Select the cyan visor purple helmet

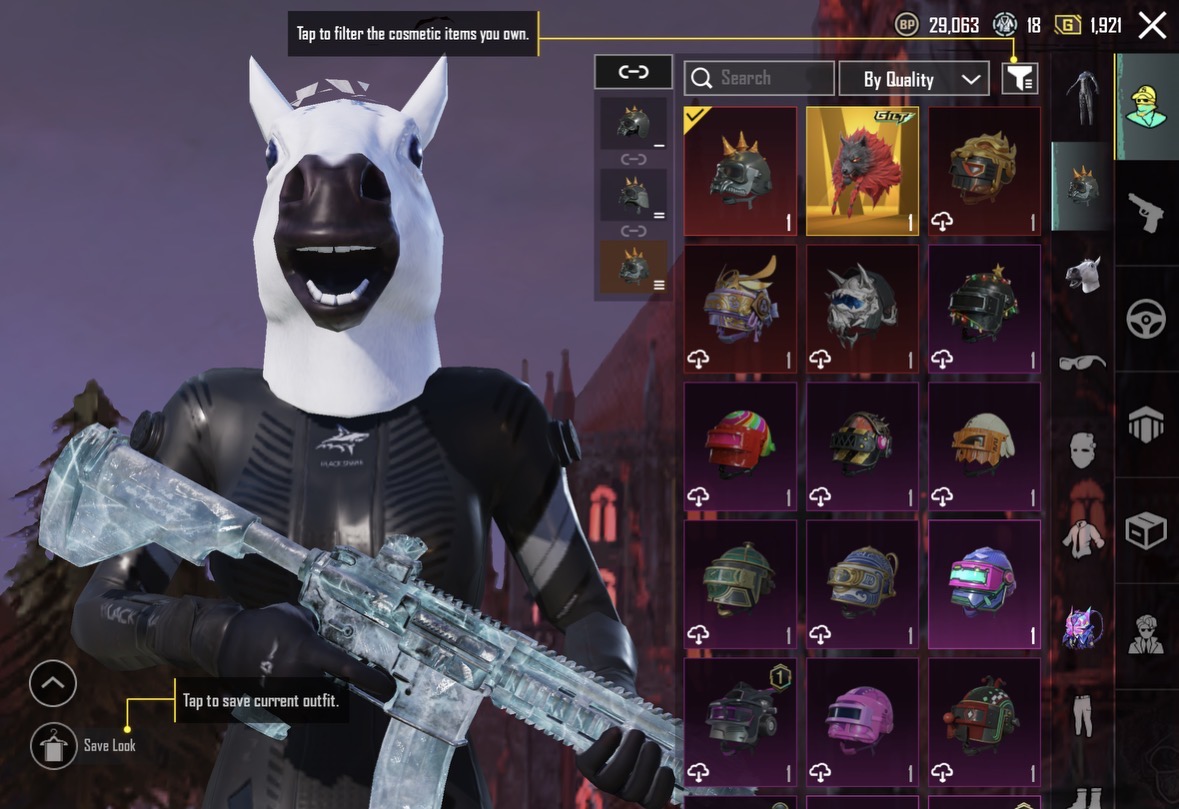(x=984, y=583)
